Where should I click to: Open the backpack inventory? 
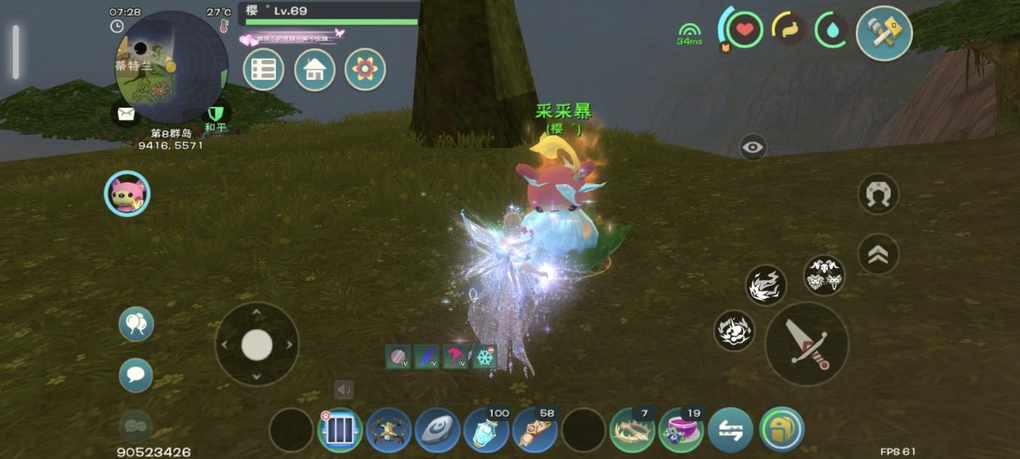781,431
